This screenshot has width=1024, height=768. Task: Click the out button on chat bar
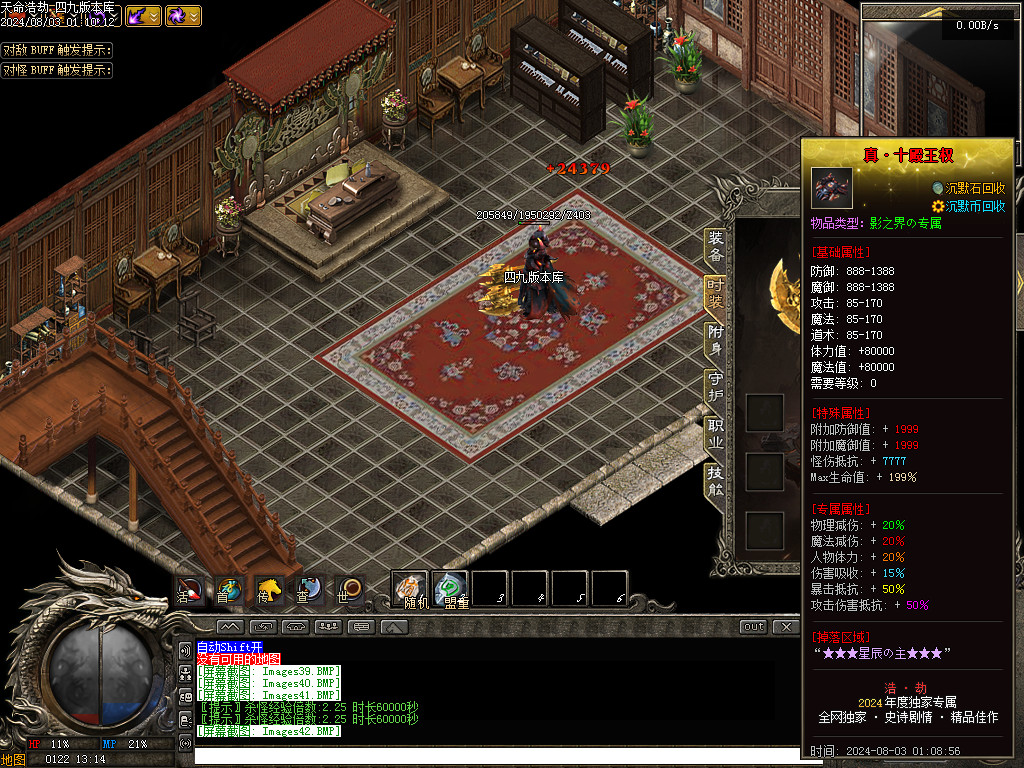tap(754, 627)
